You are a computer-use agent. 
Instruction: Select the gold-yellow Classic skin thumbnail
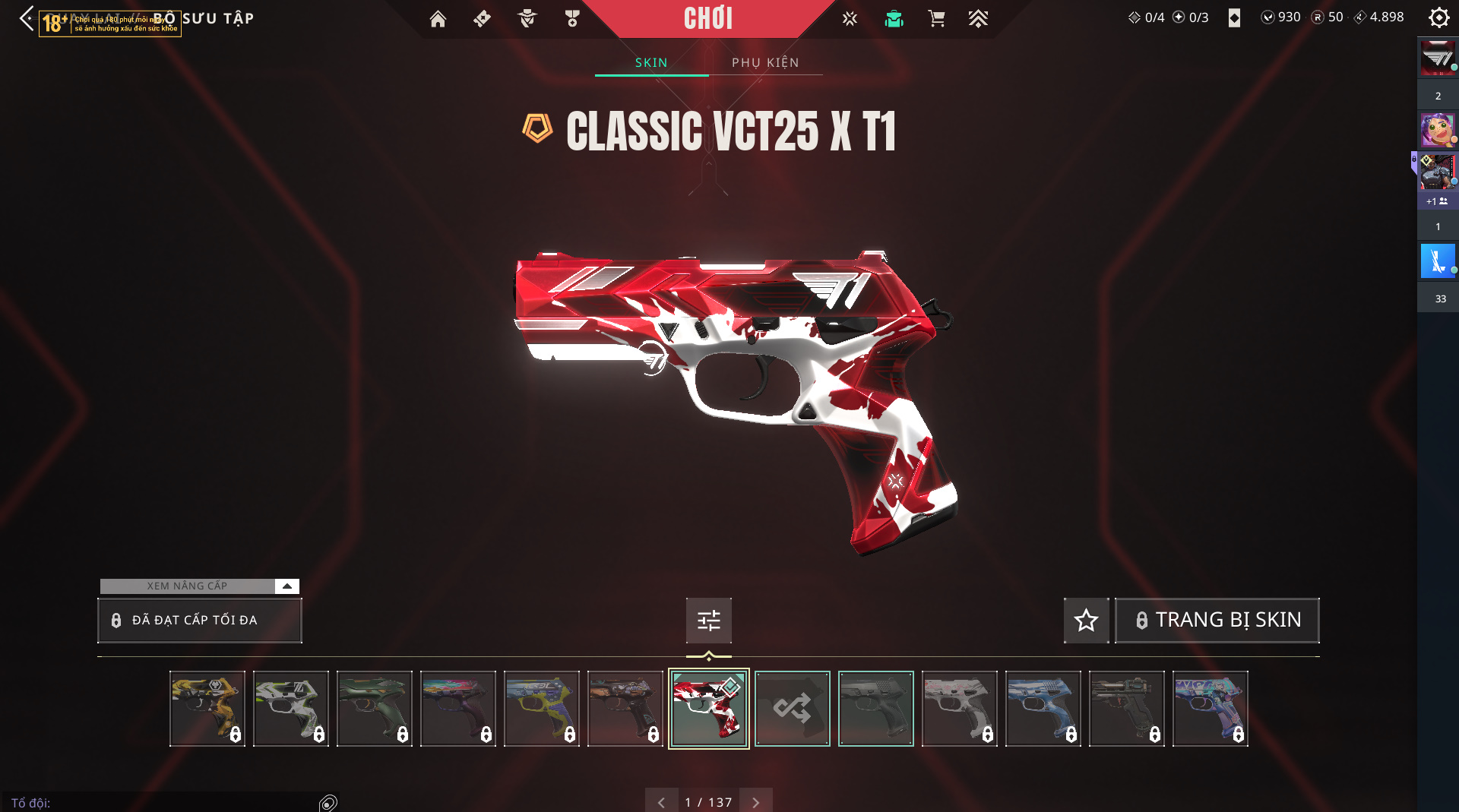coord(207,708)
